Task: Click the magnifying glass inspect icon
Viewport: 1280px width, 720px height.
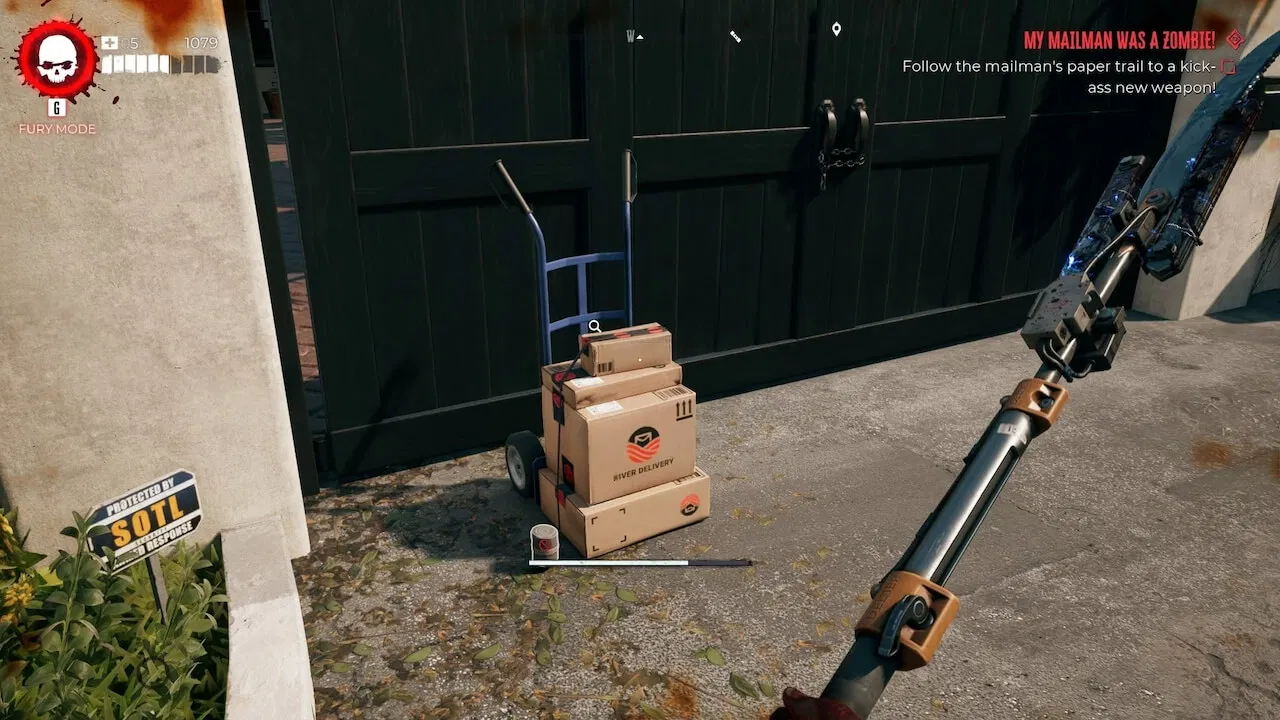Action: click(595, 325)
